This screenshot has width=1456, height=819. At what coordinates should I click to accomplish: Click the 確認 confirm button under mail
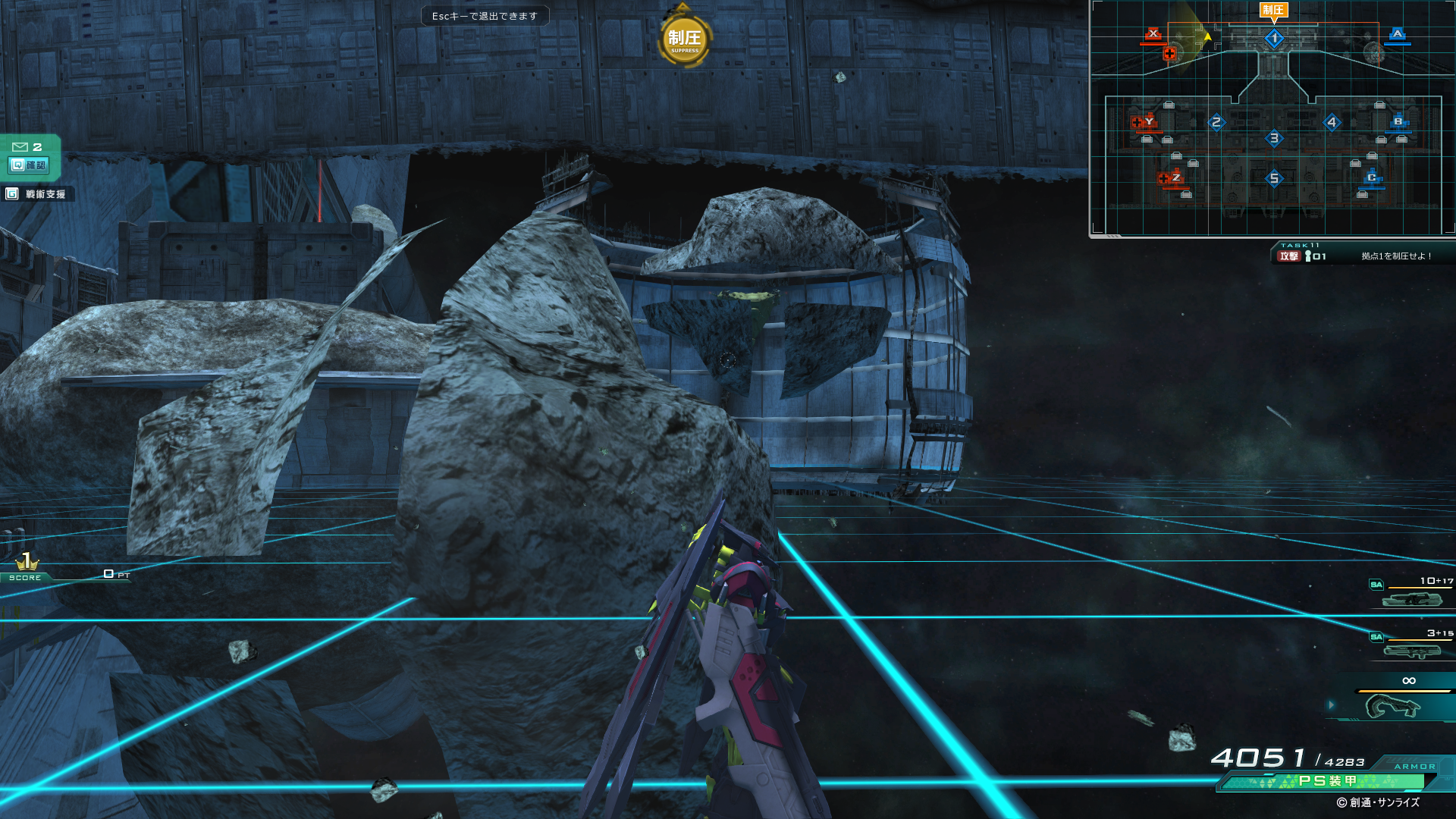(x=29, y=165)
